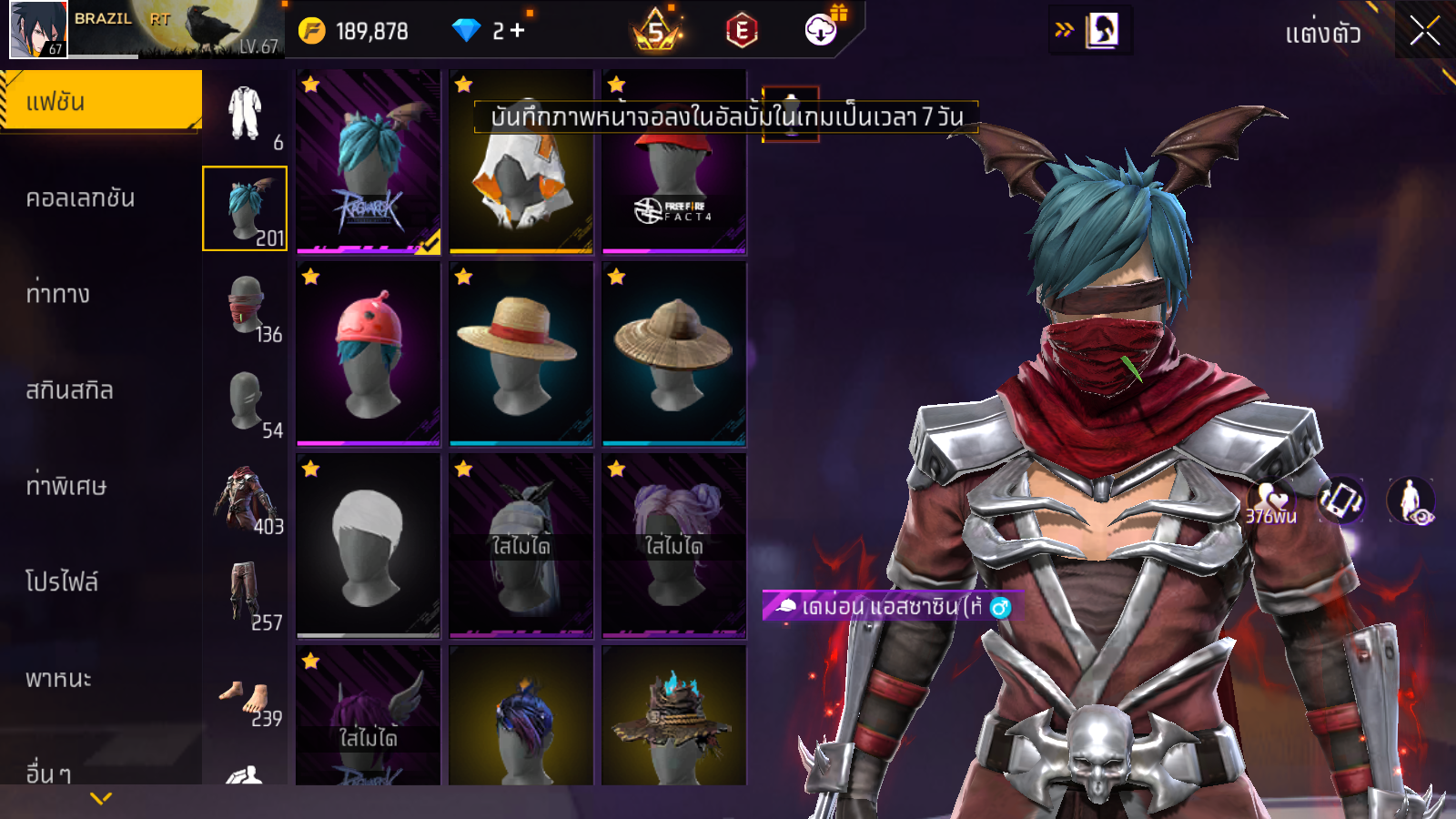The height and width of the screenshot is (819, 1456).
Task: Open the คอลเลกชัน tab
Action: click(x=80, y=198)
